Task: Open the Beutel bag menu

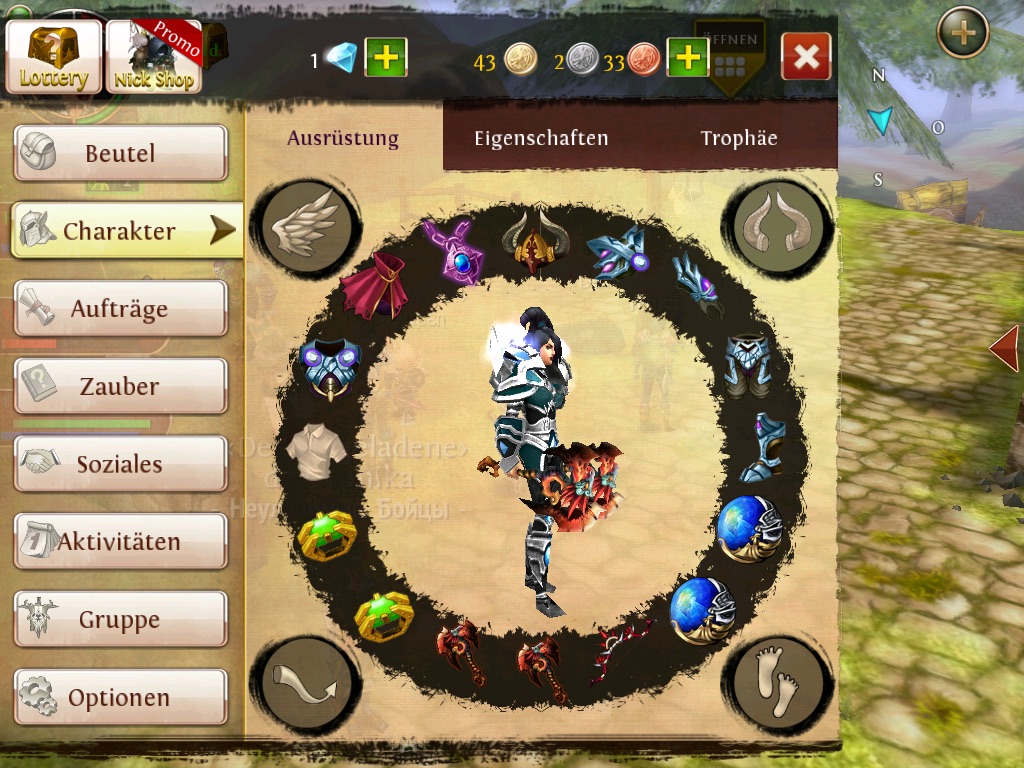Action: click(x=120, y=154)
